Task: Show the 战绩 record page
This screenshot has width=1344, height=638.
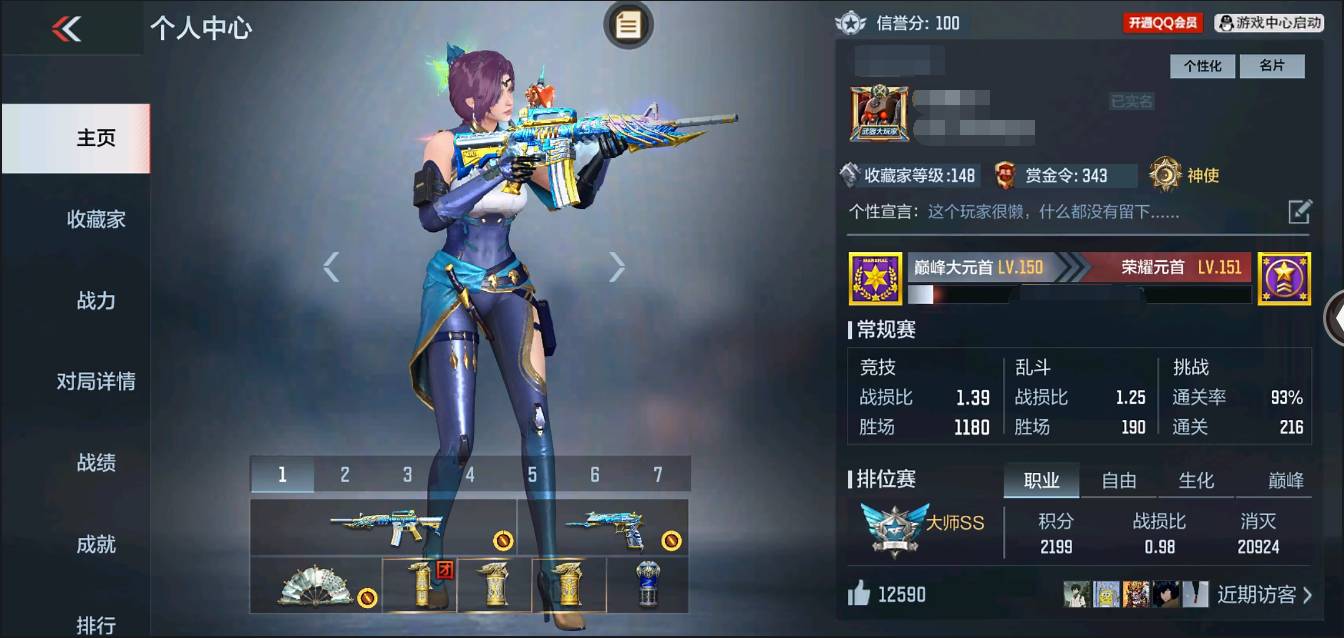Action: 96,462
